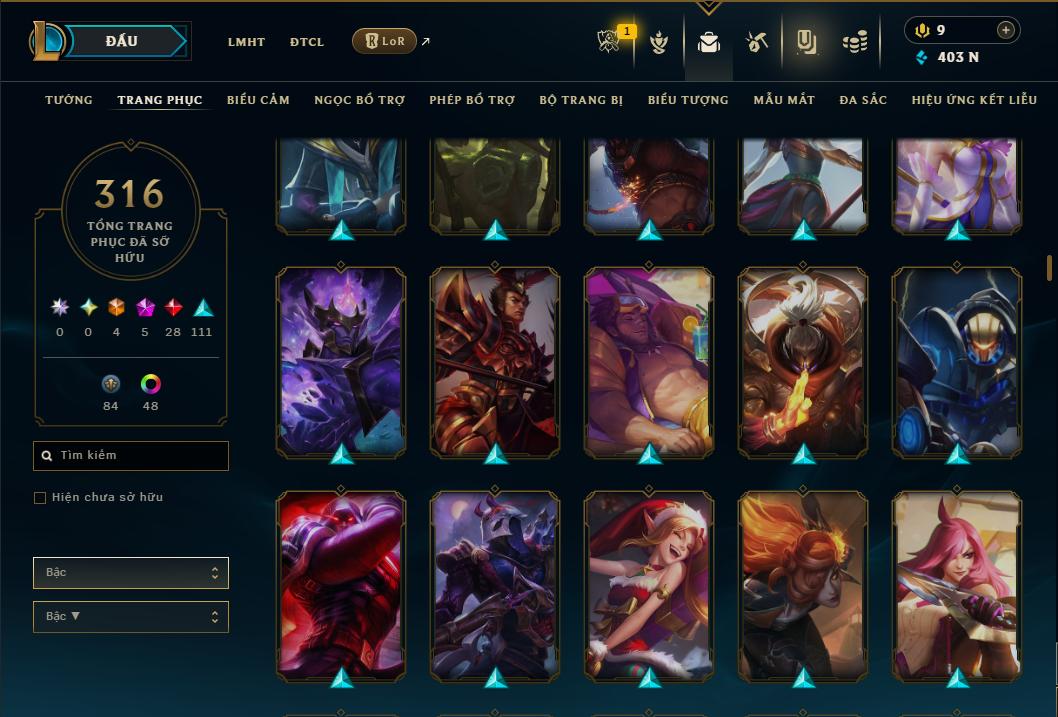Image resolution: width=1058 pixels, height=717 pixels.
Task: Go to the BIỂU TƯỢNG icons tab
Action: [x=688, y=100]
